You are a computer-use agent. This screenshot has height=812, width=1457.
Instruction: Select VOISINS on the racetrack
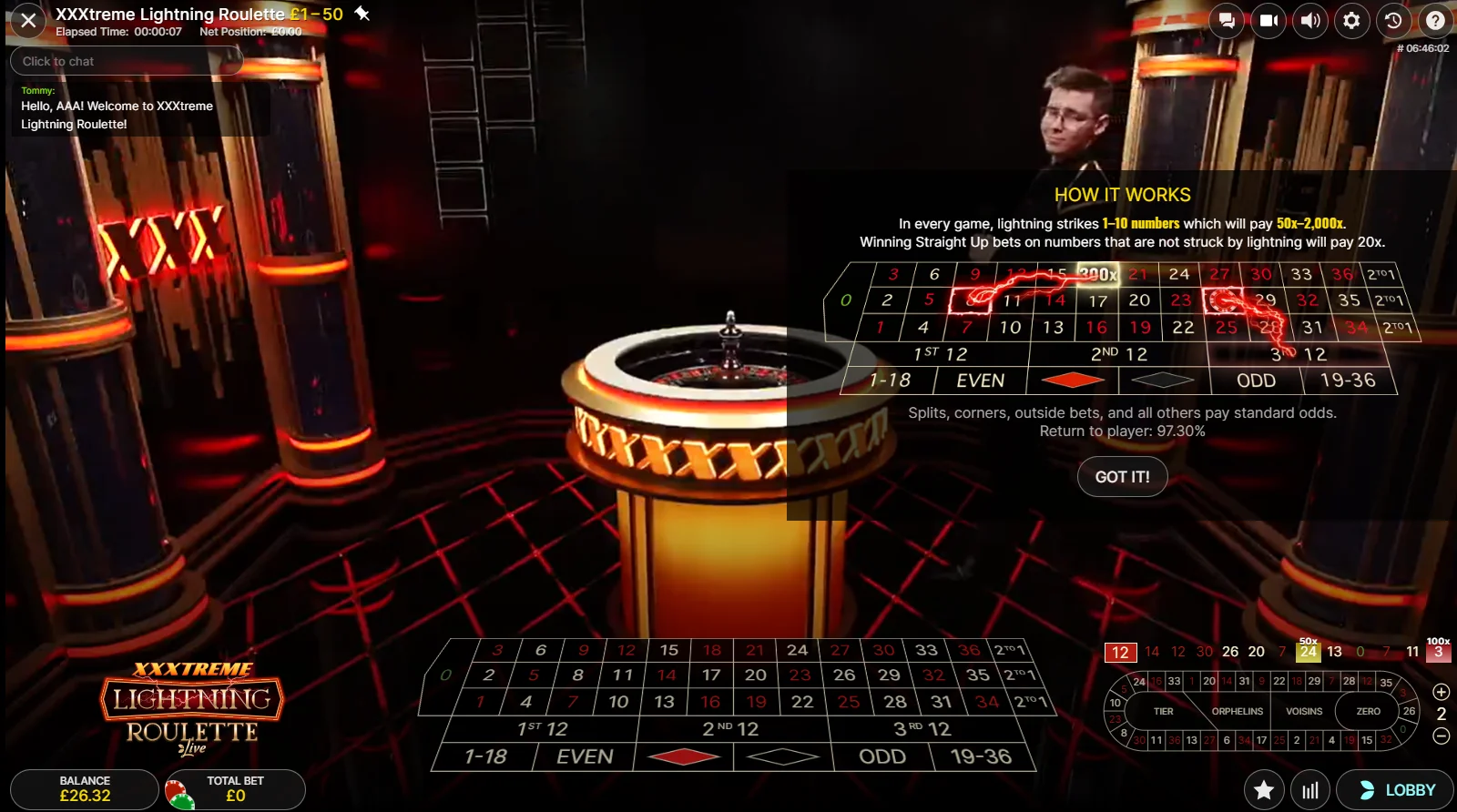point(1304,711)
